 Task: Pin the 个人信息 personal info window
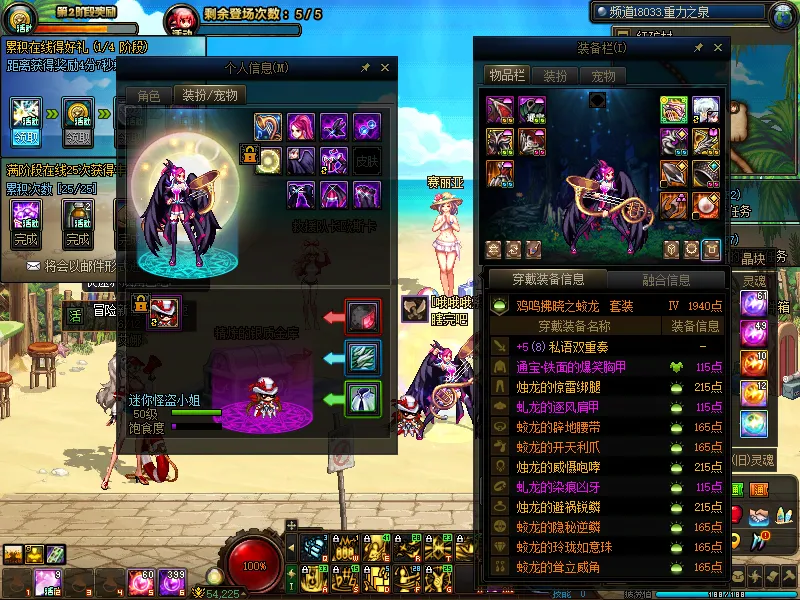pos(365,68)
